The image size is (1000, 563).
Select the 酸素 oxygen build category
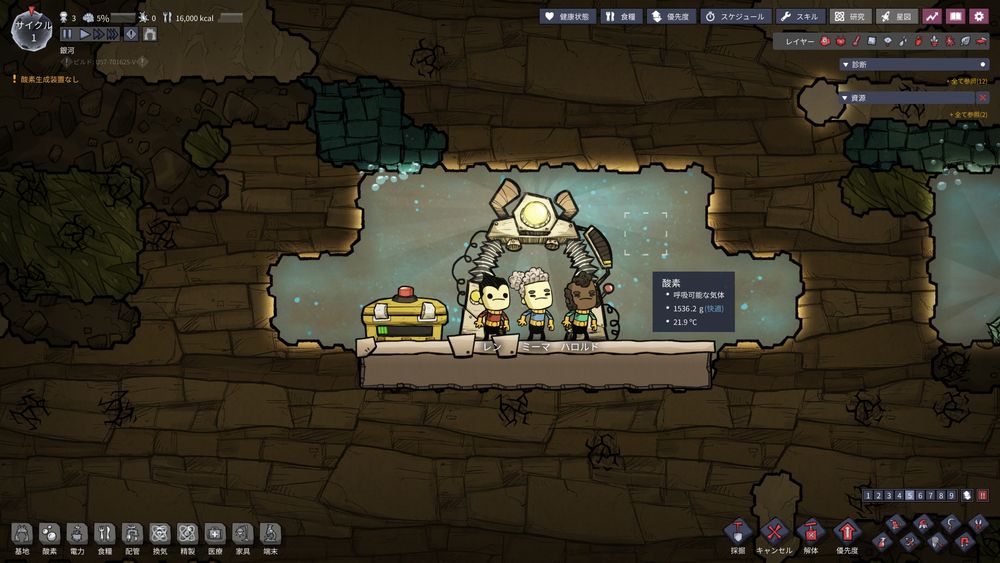49,538
